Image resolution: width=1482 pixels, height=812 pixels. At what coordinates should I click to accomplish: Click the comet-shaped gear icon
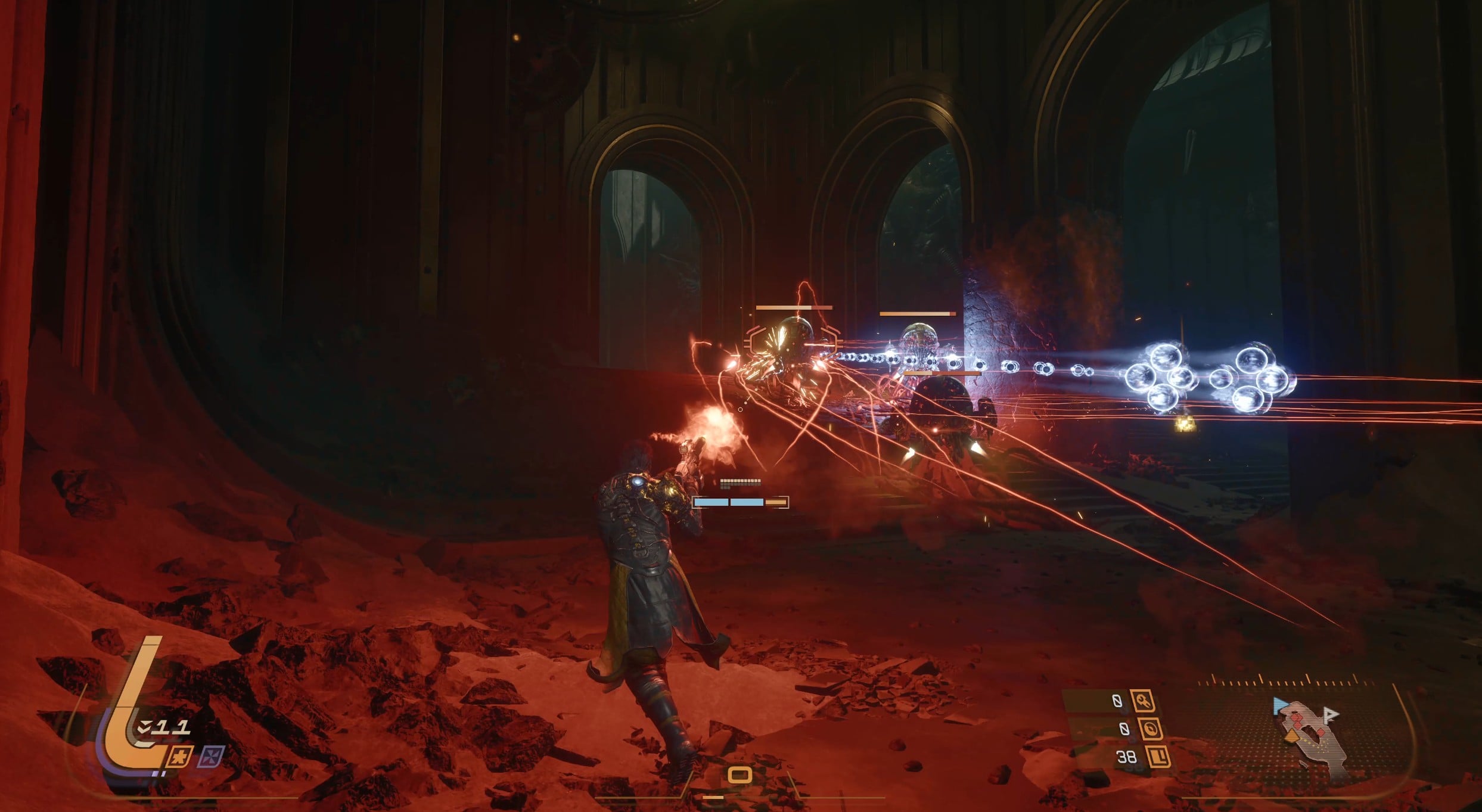1144,702
